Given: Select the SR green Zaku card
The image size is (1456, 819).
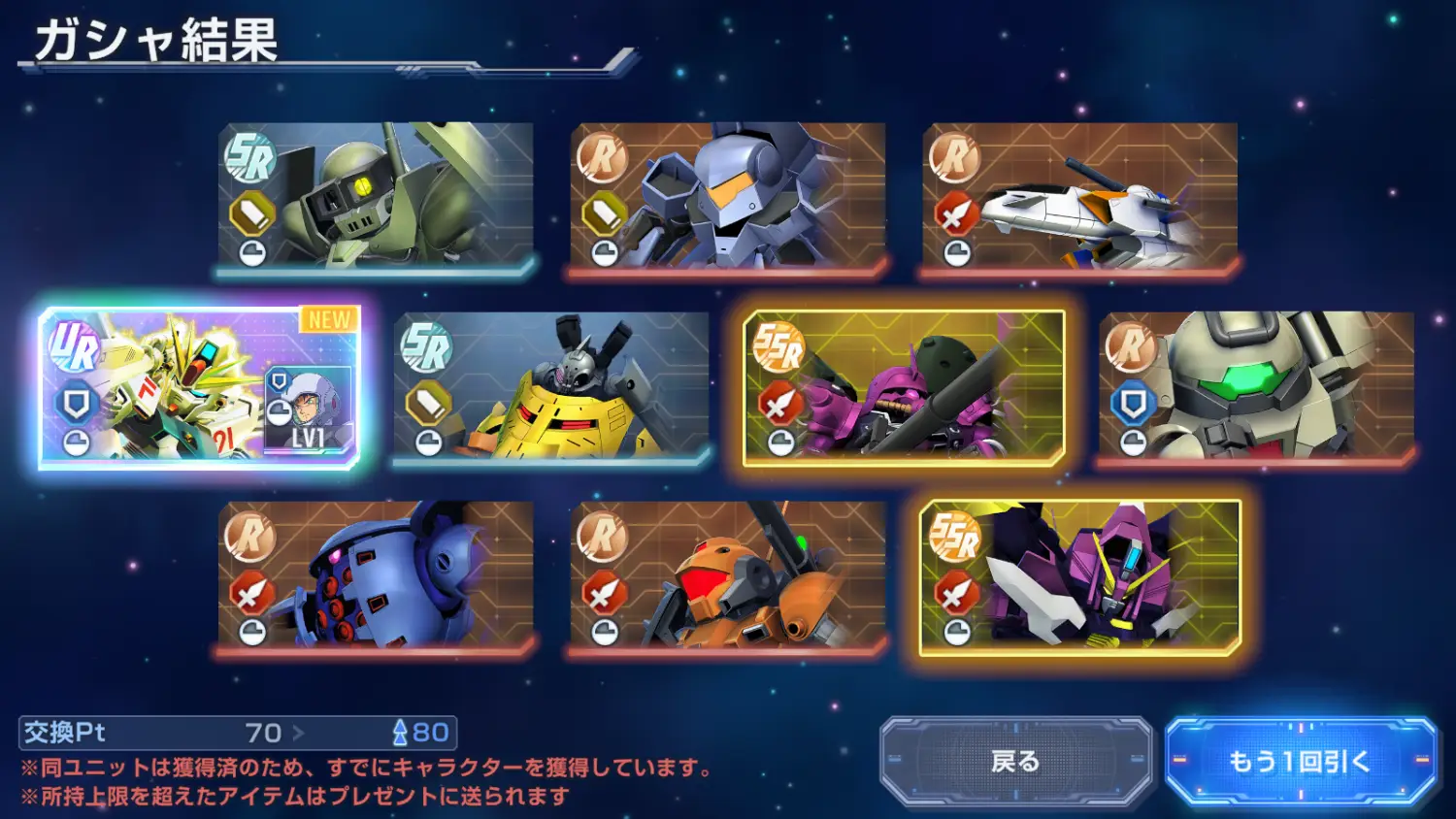Looking at the screenshot, I should click(376, 197).
